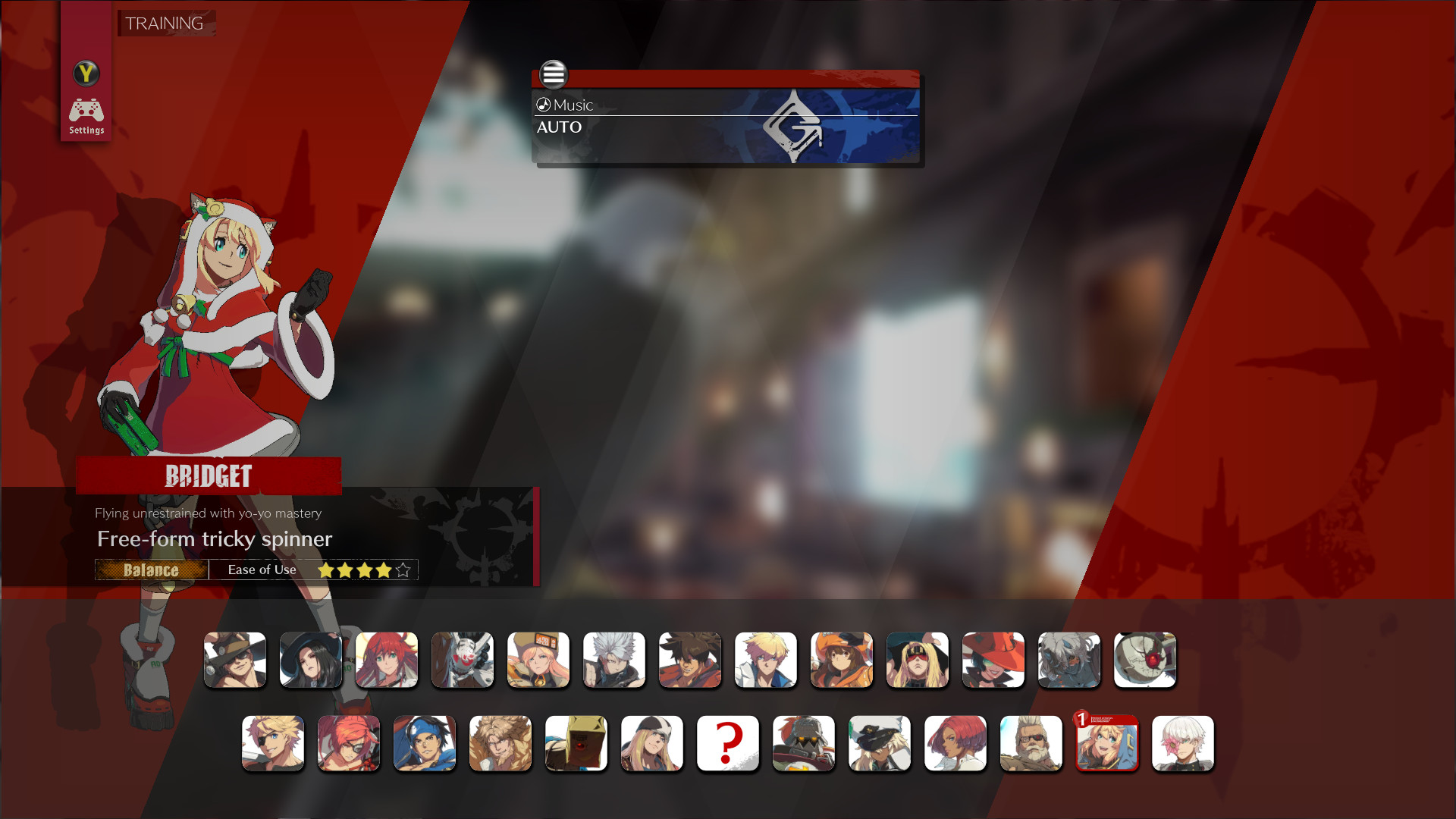Pick Faust's paper bag portrait
The height and width of the screenshot is (819, 1456).
(x=576, y=743)
